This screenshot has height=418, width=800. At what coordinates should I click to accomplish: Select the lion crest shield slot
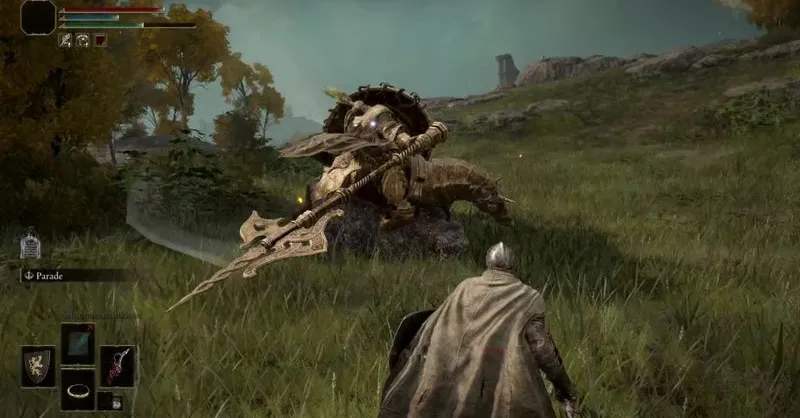pyautogui.click(x=38, y=366)
